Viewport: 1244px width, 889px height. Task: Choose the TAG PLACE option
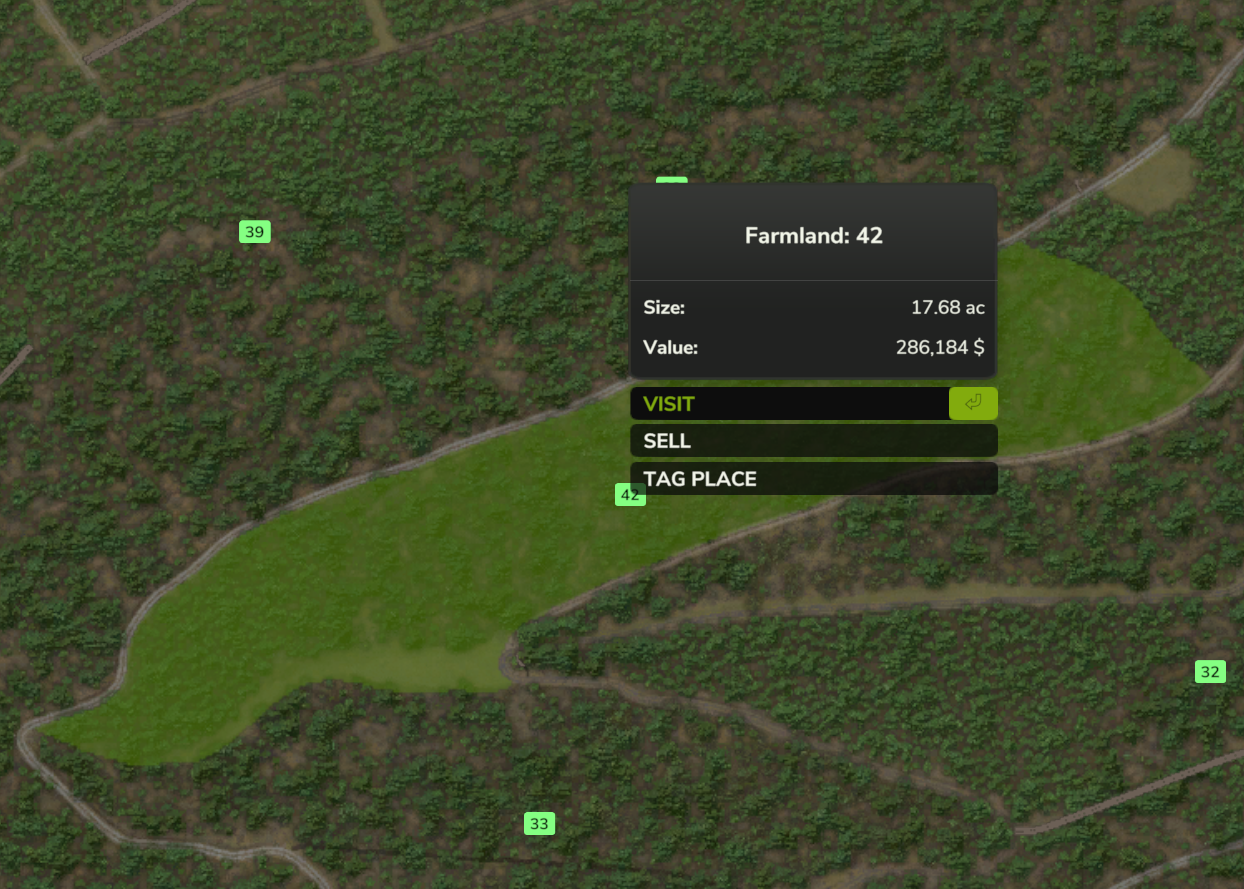point(813,479)
